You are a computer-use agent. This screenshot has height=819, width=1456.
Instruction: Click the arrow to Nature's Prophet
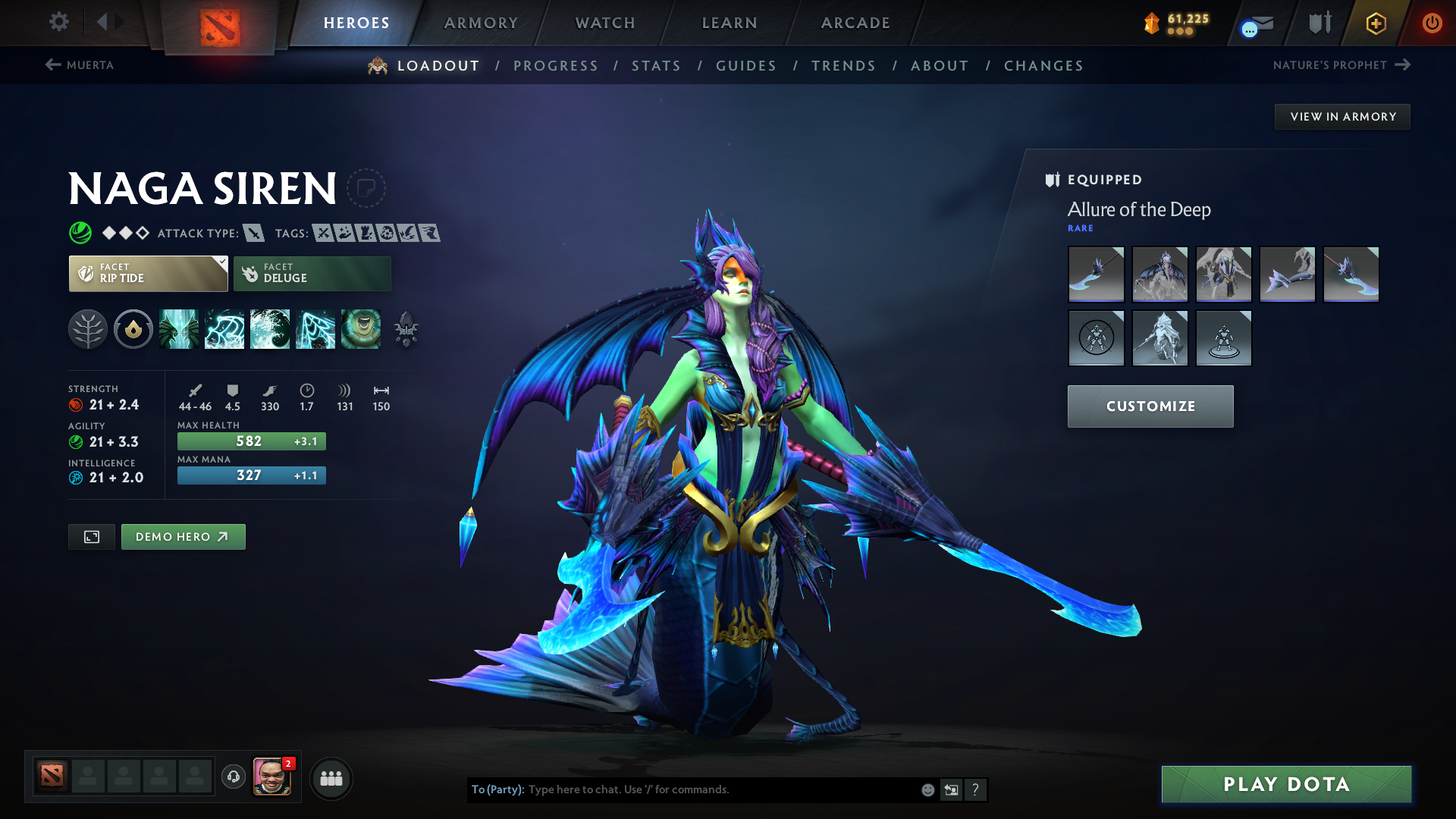(1401, 65)
